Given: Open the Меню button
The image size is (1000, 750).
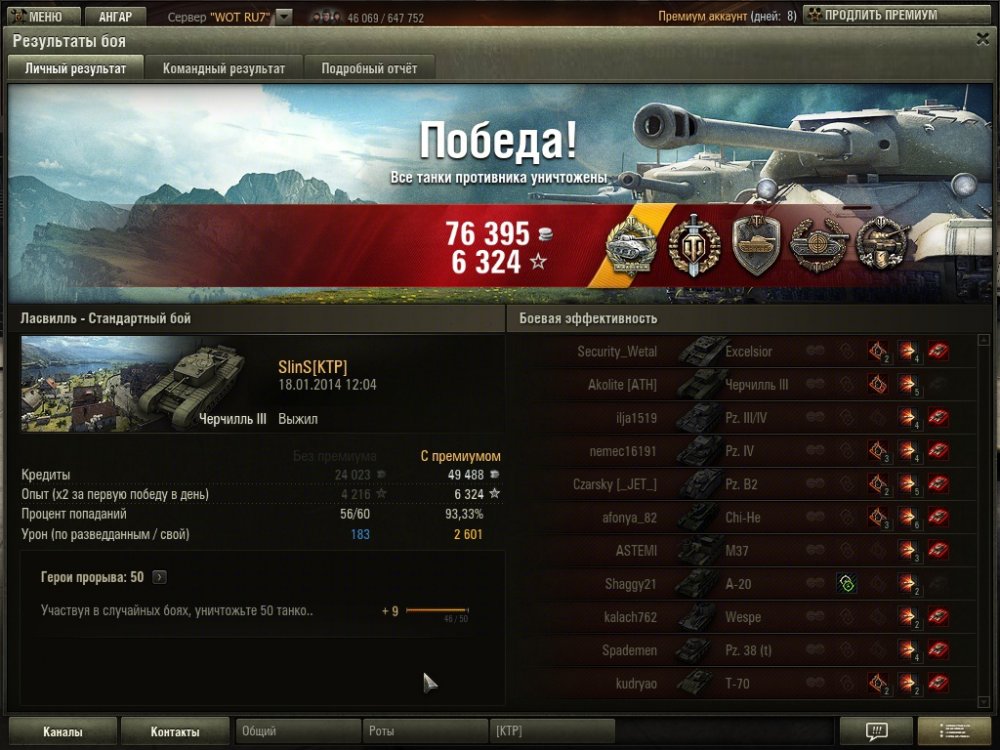Looking at the screenshot, I should (38, 17).
